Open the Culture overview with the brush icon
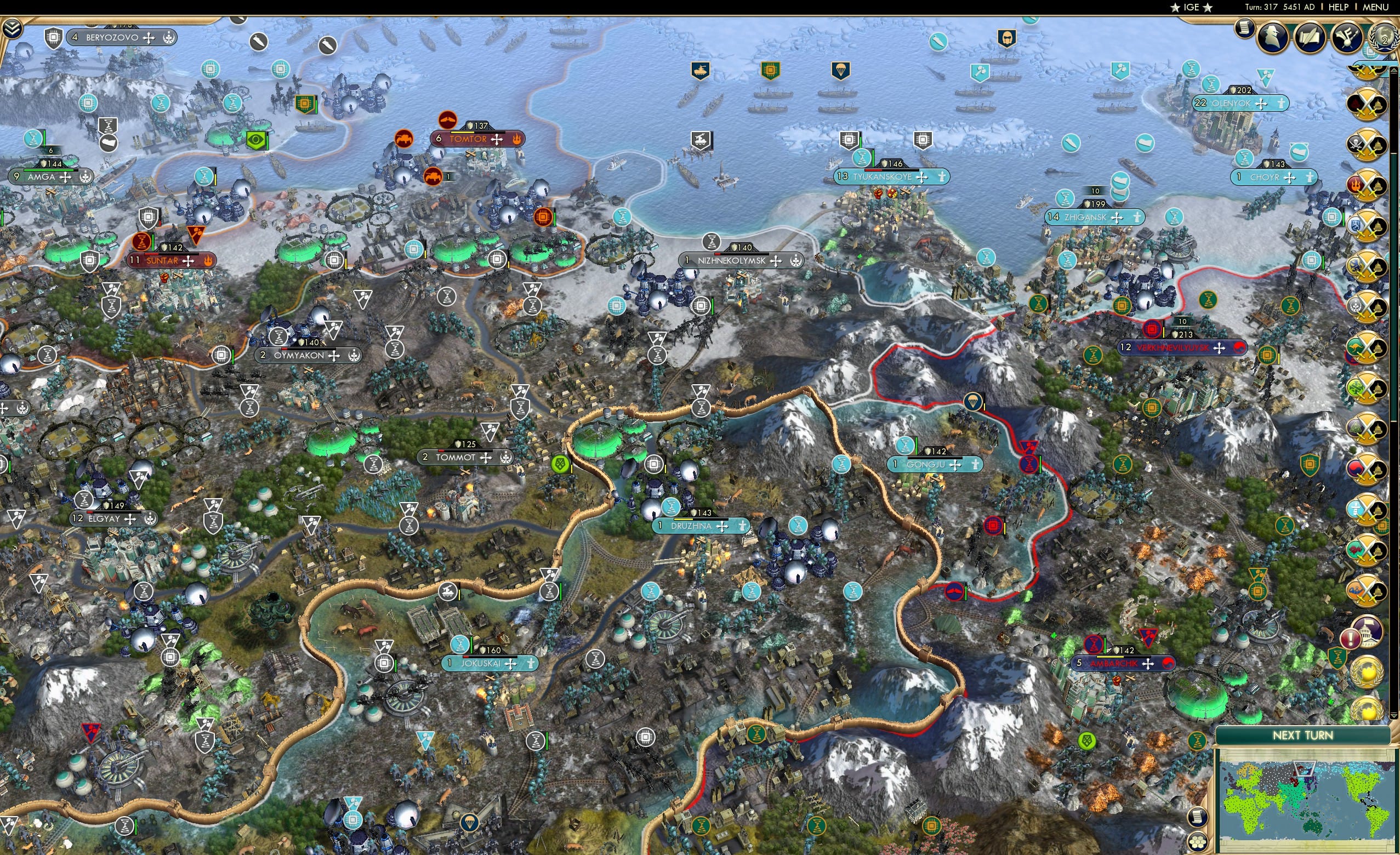1400x855 pixels. pos(1348,37)
